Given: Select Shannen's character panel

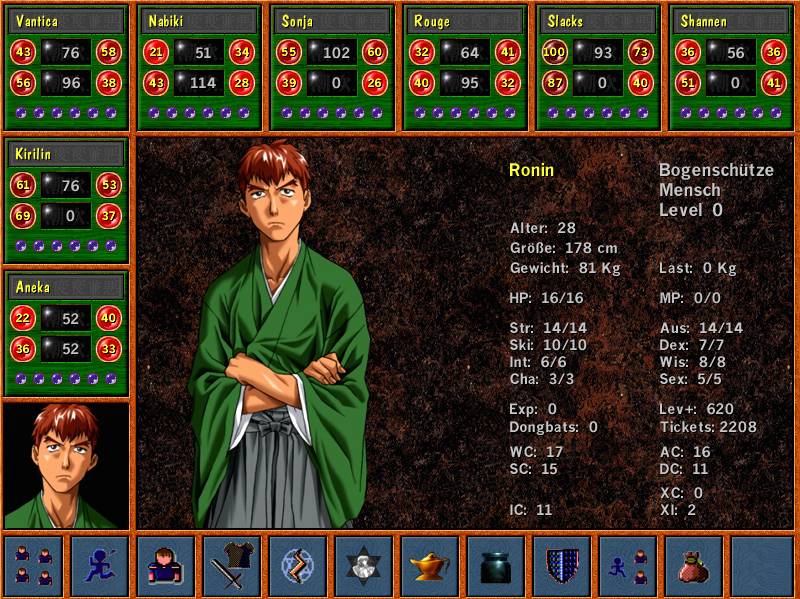Looking at the screenshot, I should [x=731, y=67].
